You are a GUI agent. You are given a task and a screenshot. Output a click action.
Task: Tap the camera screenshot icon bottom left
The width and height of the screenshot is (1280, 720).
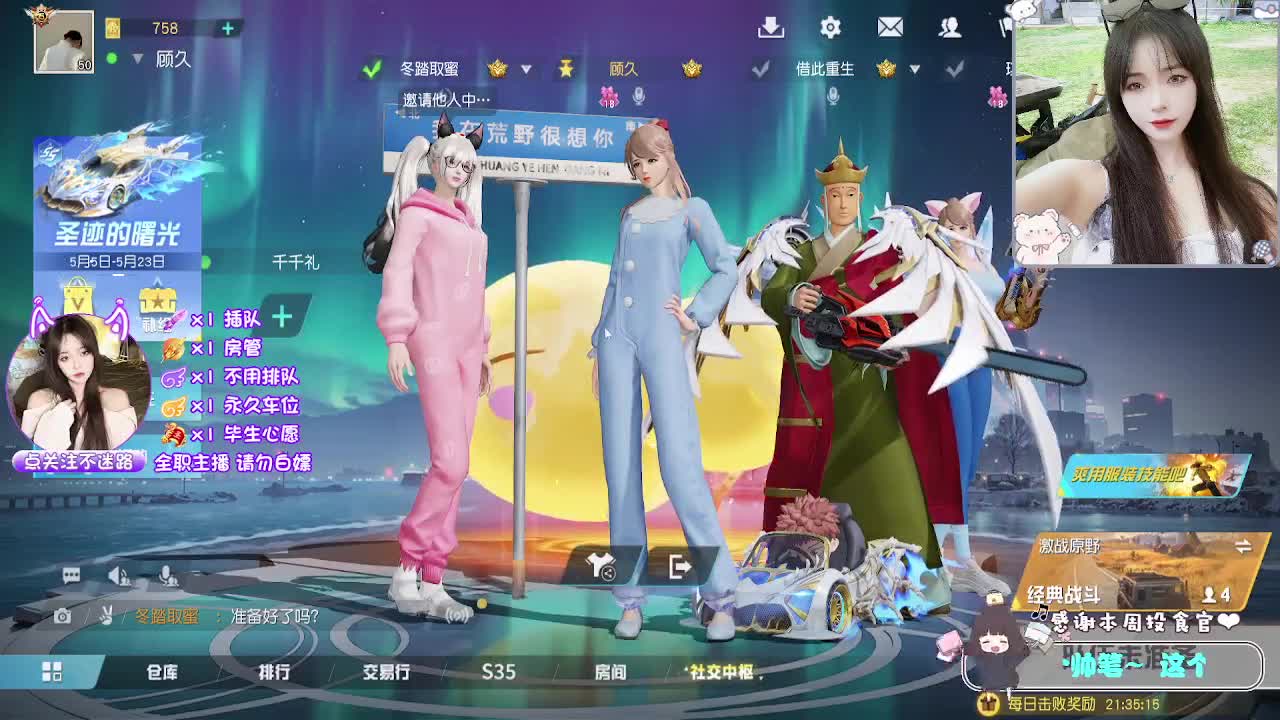tap(62, 617)
